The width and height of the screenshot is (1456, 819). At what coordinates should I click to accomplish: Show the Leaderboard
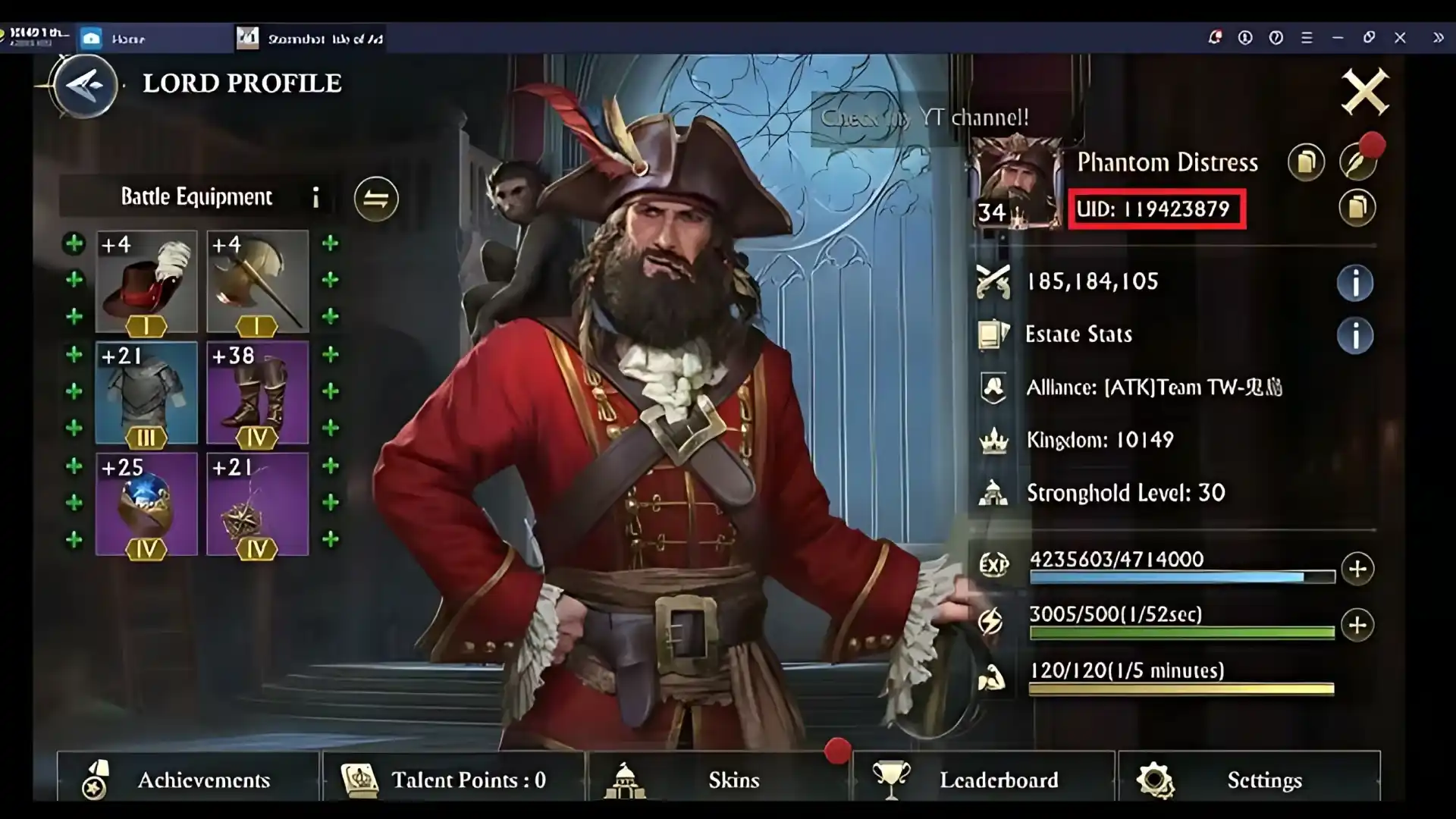tap(984, 779)
